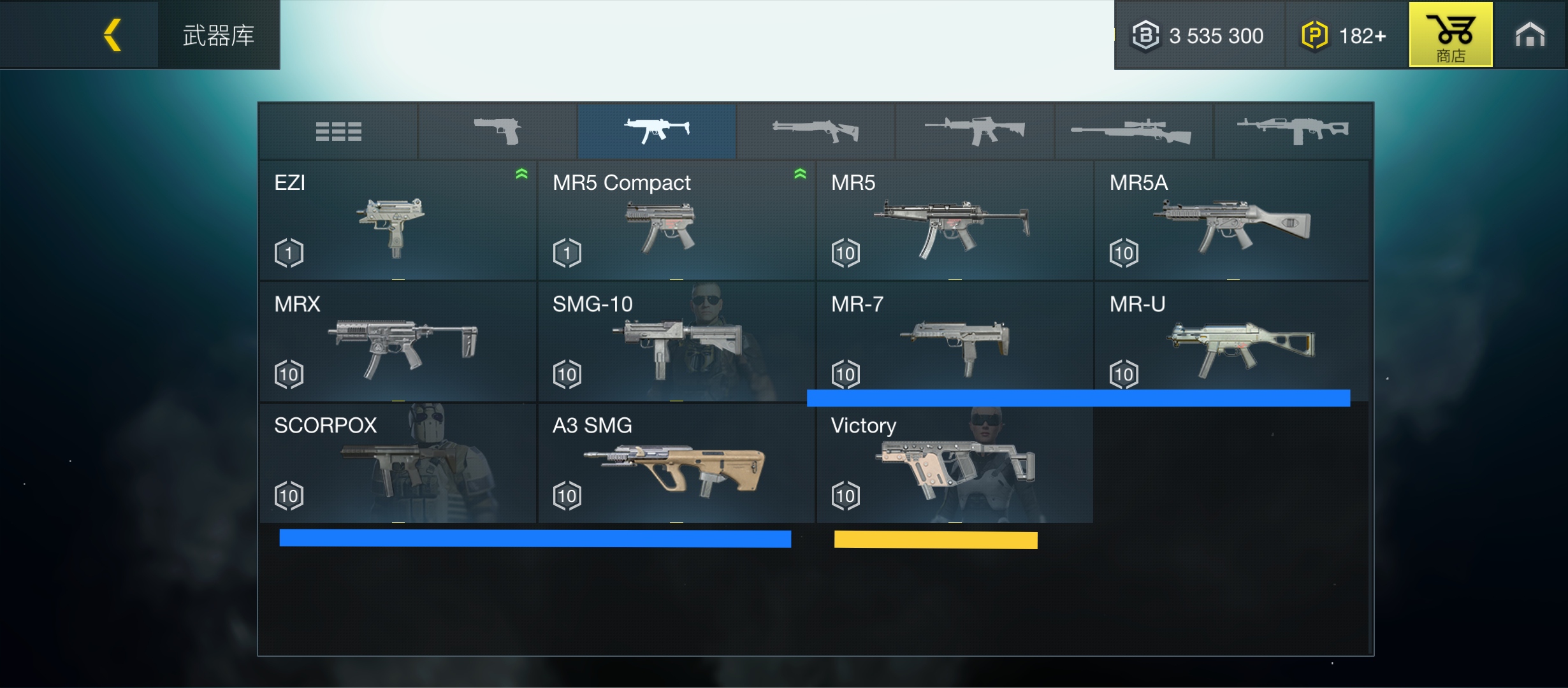The image size is (1568, 688).
Task: Select the Victory weapon tile
Action: pyautogui.click(x=954, y=463)
